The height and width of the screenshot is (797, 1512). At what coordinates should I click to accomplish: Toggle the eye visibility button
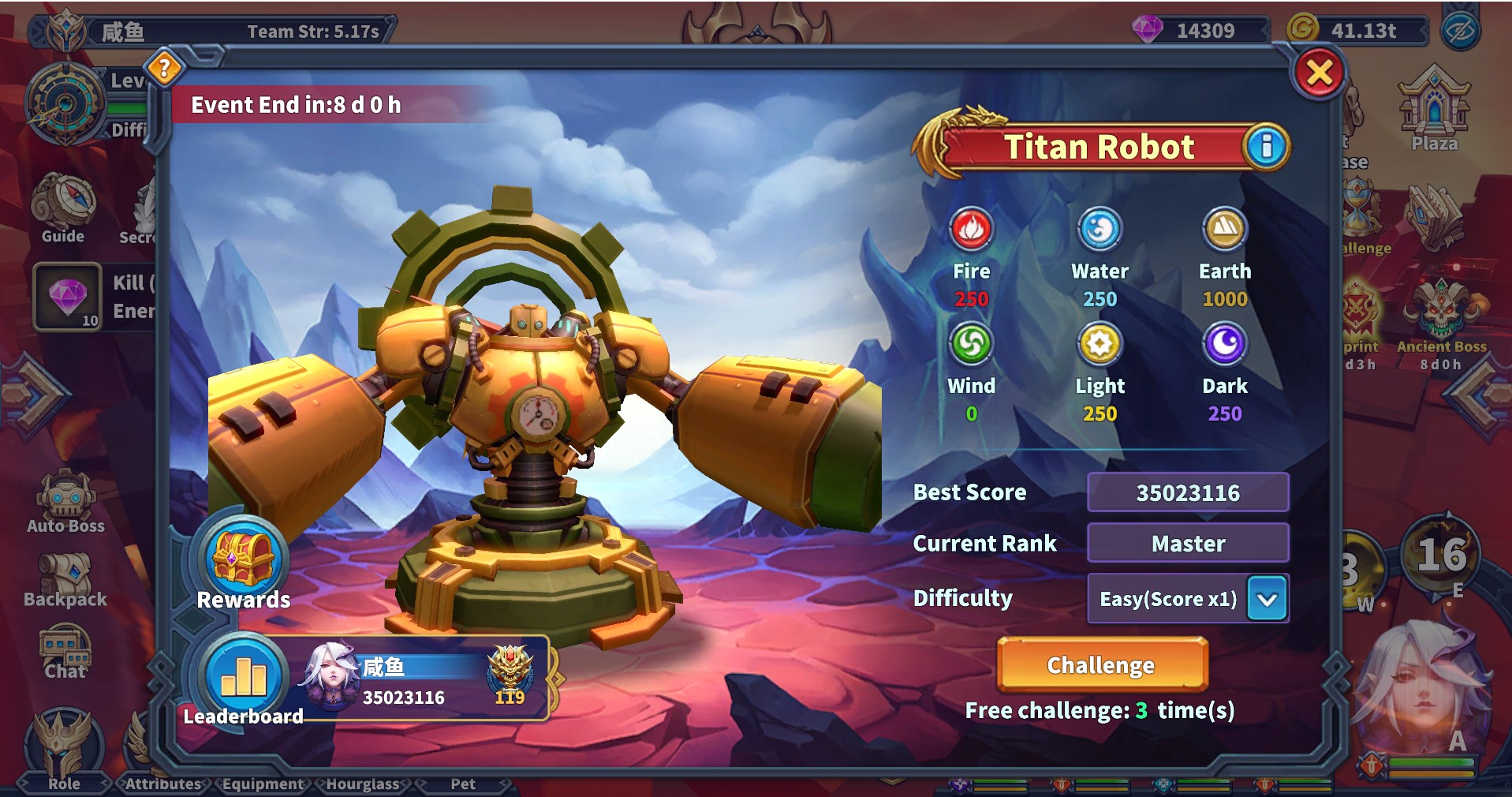click(1460, 32)
